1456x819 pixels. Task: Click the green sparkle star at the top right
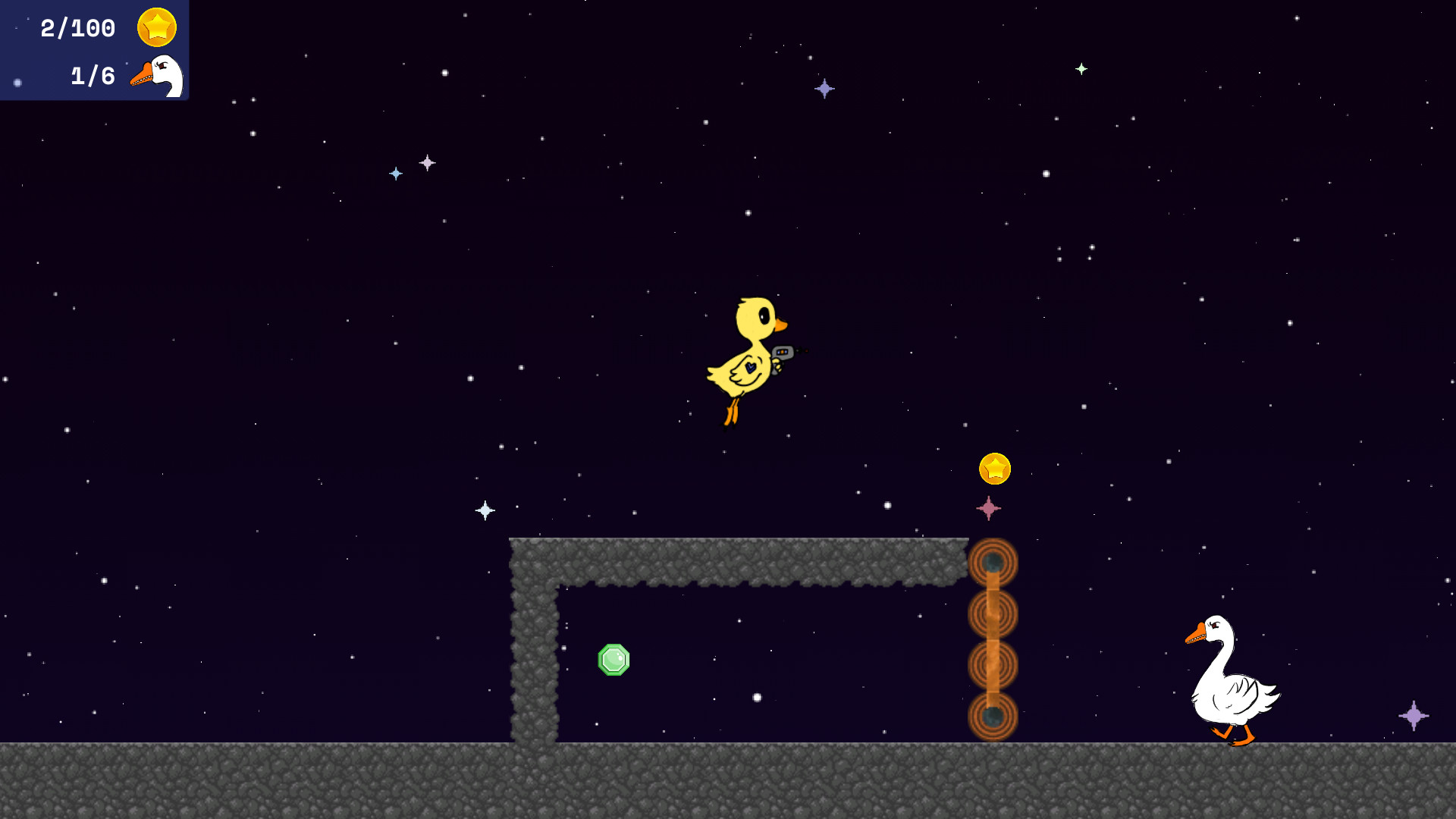(x=1082, y=67)
